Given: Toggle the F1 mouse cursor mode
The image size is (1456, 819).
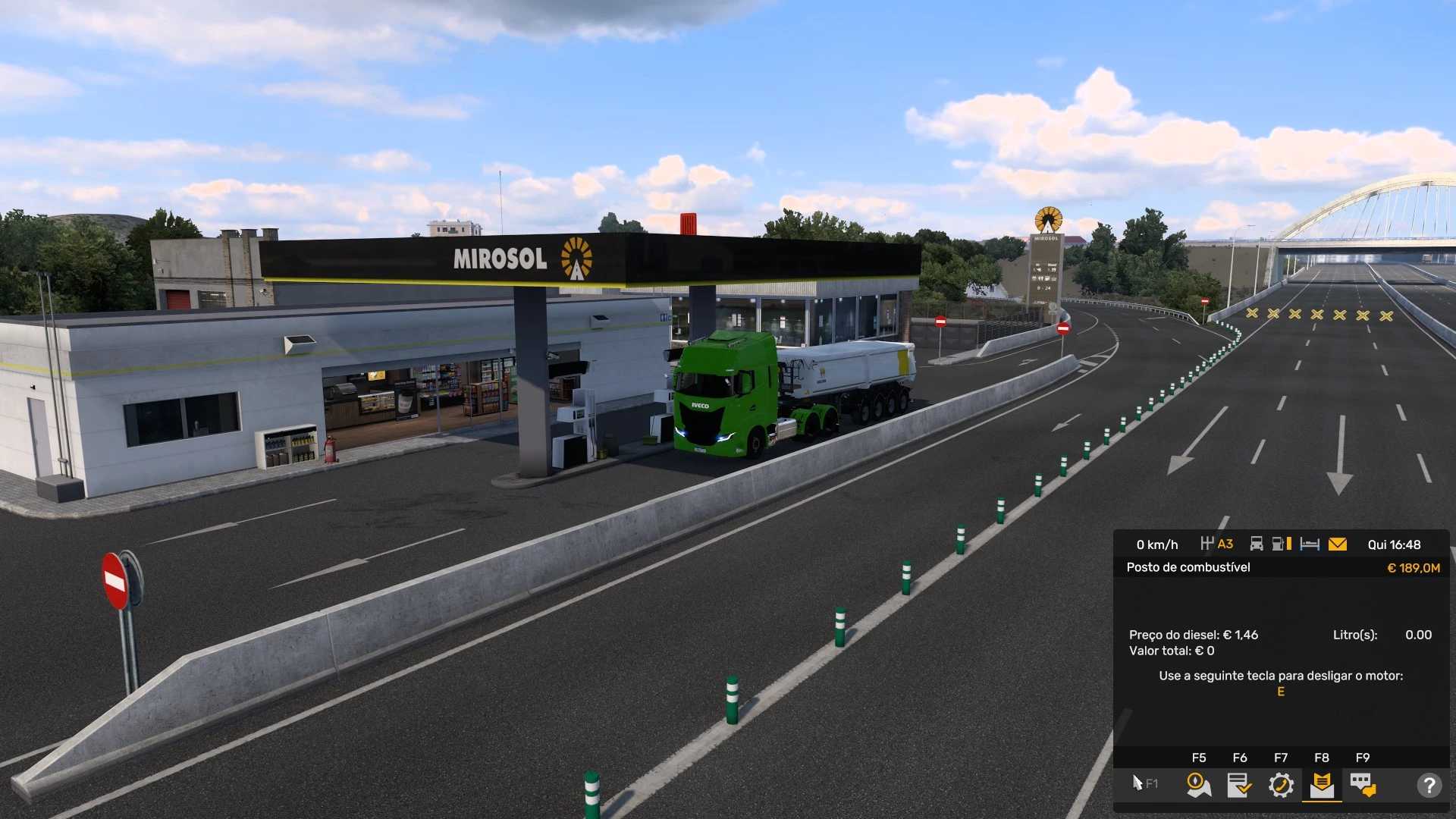Looking at the screenshot, I should pos(1141,782).
